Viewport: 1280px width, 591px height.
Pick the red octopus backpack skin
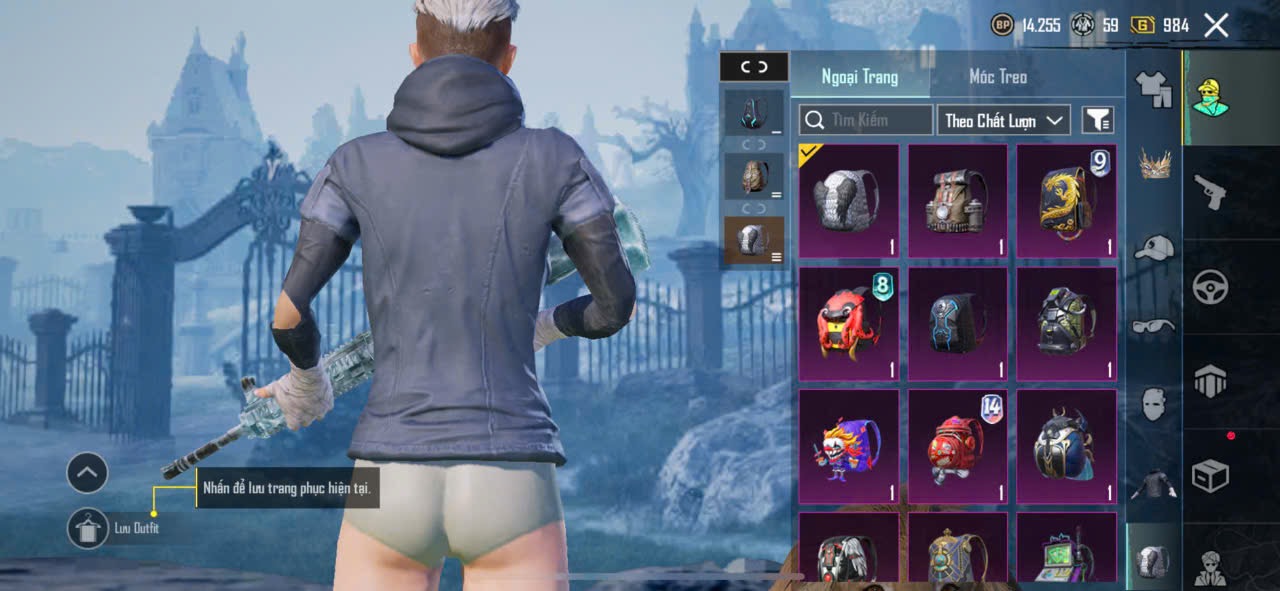849,324
